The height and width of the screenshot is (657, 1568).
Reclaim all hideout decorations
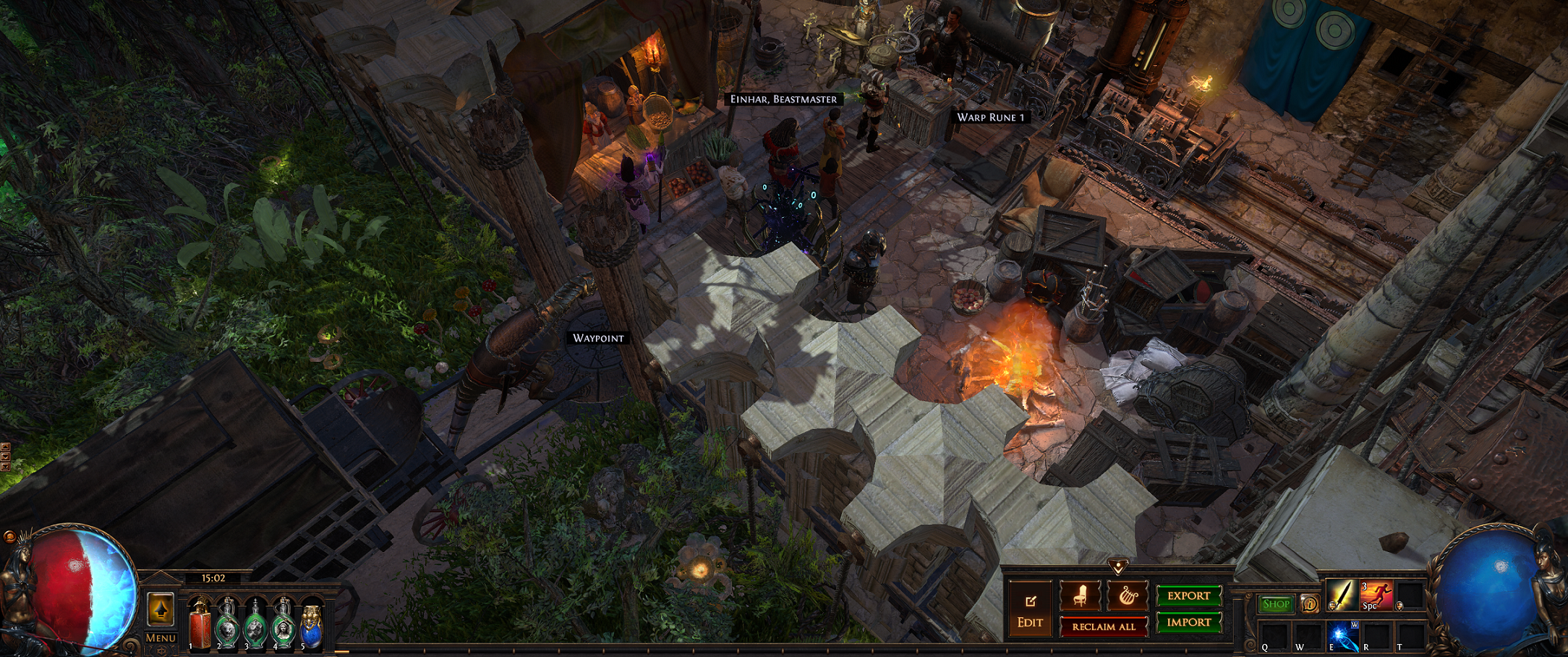(1104, 627)
